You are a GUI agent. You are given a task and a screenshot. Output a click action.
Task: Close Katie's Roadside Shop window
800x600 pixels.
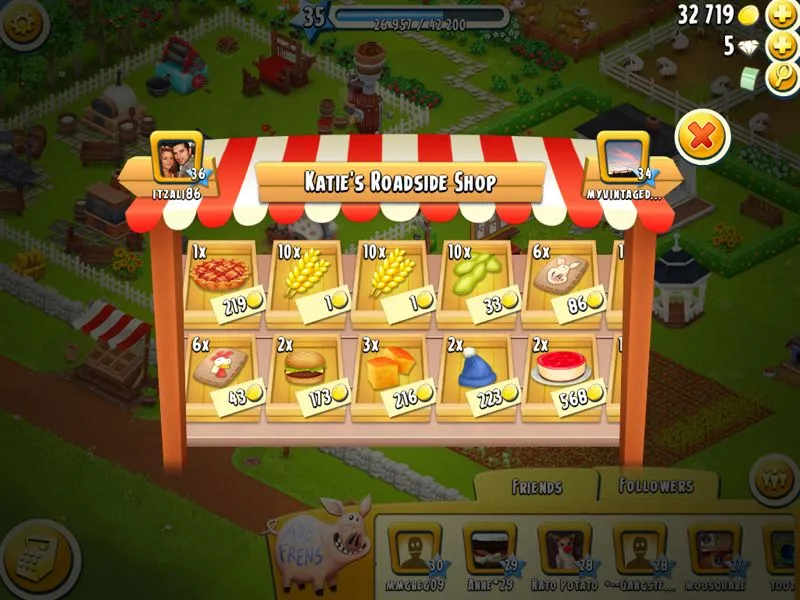tap(702, 138)
